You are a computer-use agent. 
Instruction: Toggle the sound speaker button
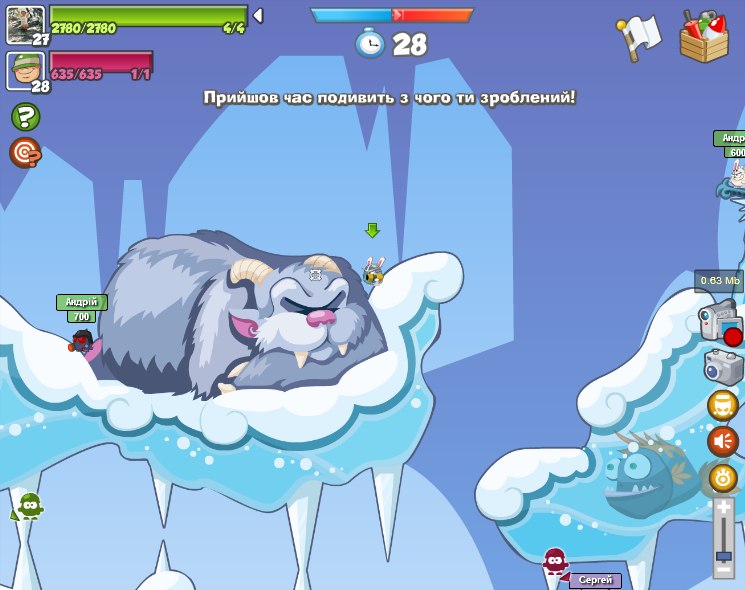click(x=722, y=441)
